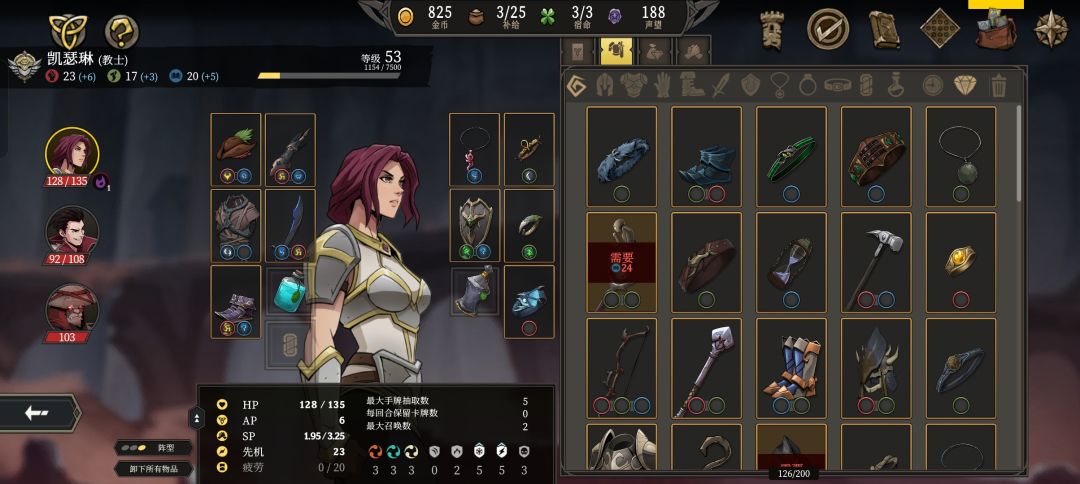Select the red-haired priest portrait 128/135
This screenshot has width=1080, height=484.
click(72, 154)
